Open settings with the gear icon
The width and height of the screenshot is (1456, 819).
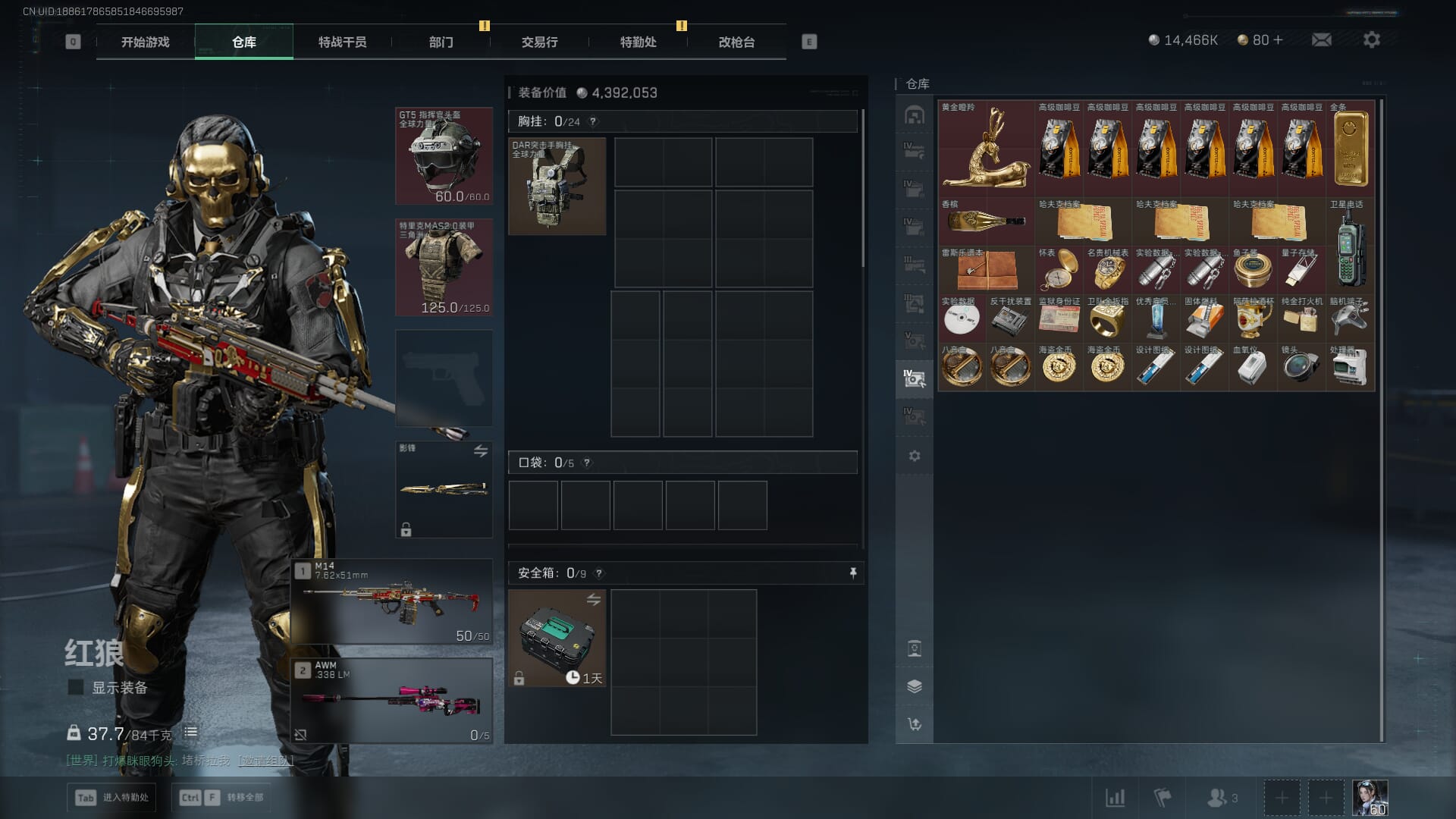pyautogui.click(x=1371, y=39)
